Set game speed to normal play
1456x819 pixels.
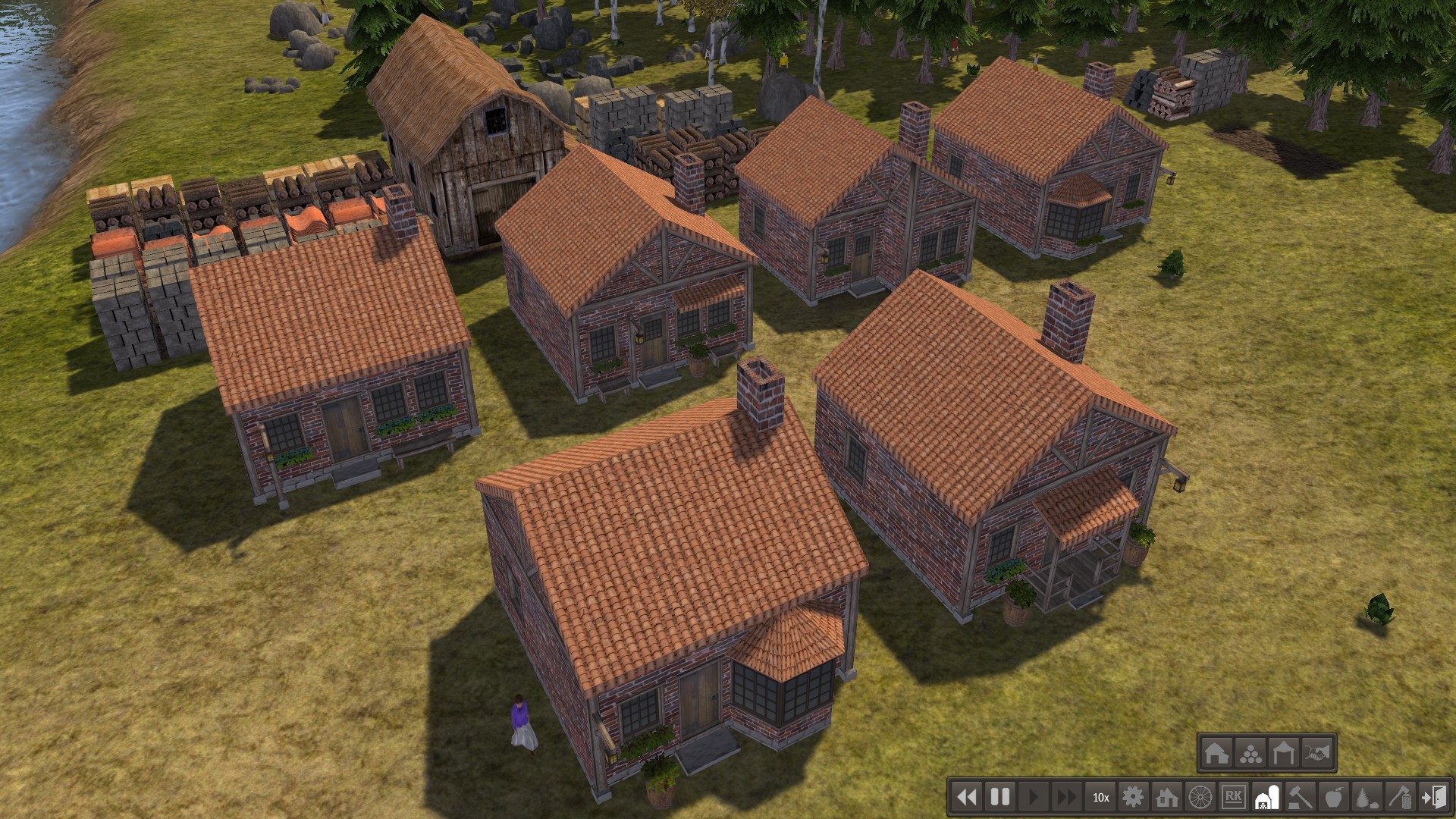point(1033,797)
